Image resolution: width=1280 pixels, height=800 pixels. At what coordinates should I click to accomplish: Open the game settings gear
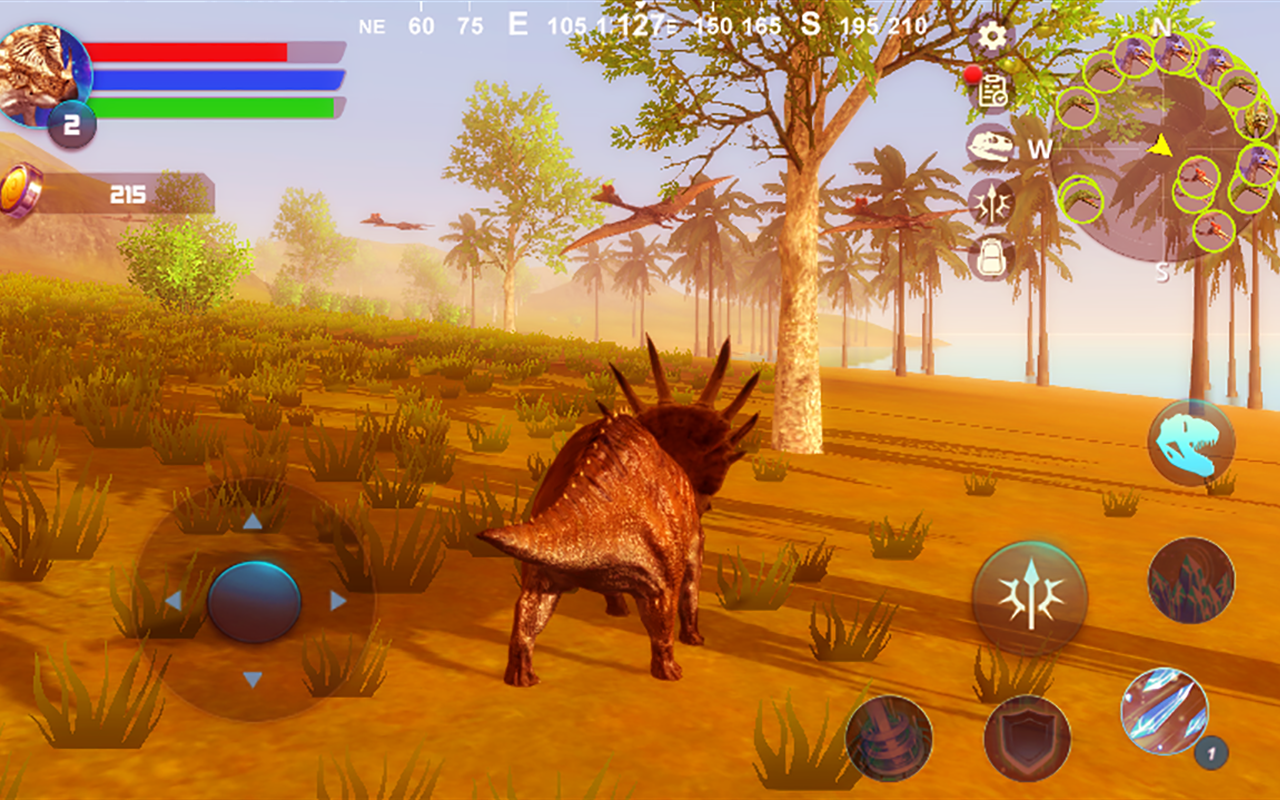coord(991,36)
